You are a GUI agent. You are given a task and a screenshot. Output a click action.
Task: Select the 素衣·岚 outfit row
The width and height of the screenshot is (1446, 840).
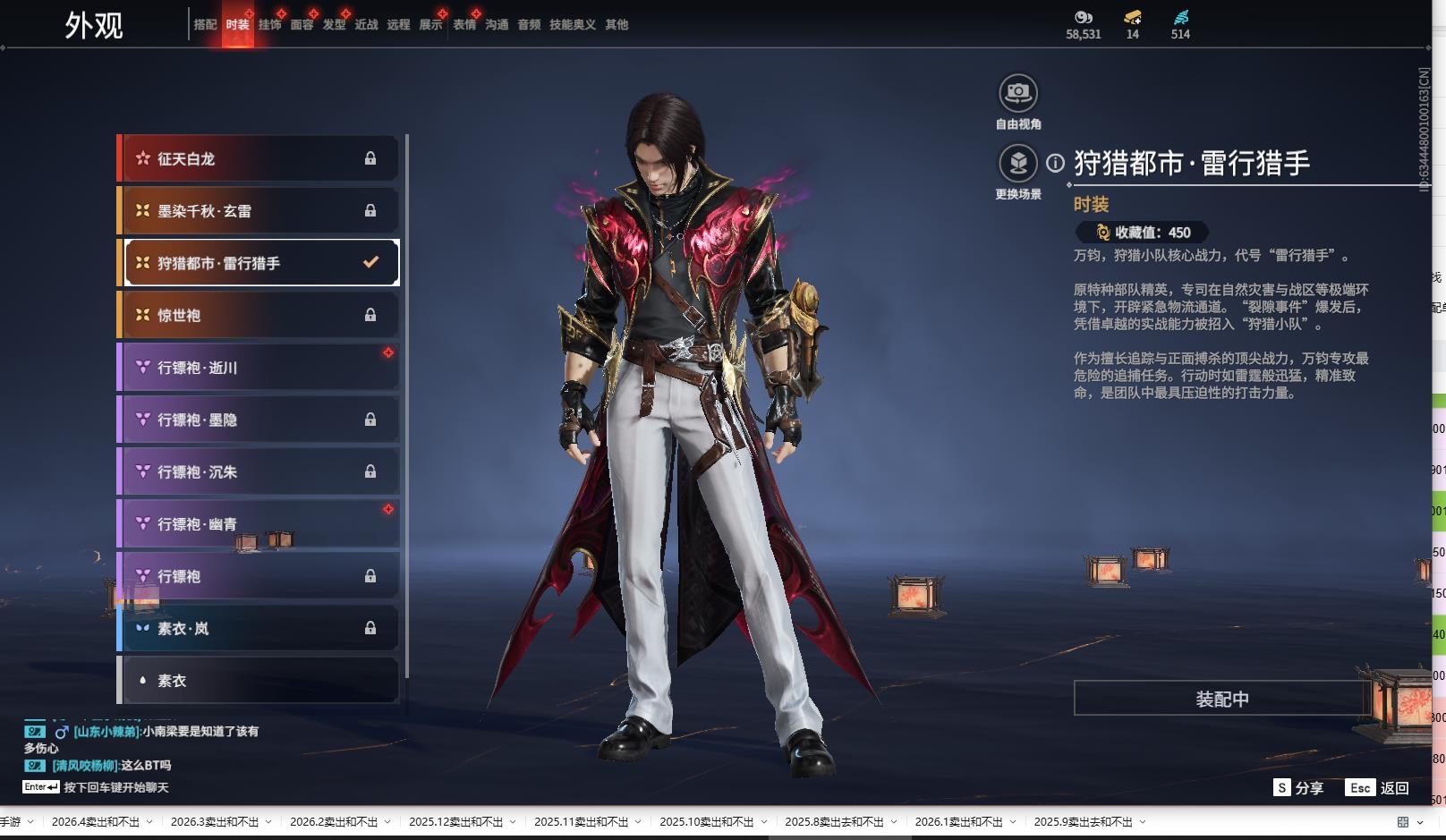(259, 629)
